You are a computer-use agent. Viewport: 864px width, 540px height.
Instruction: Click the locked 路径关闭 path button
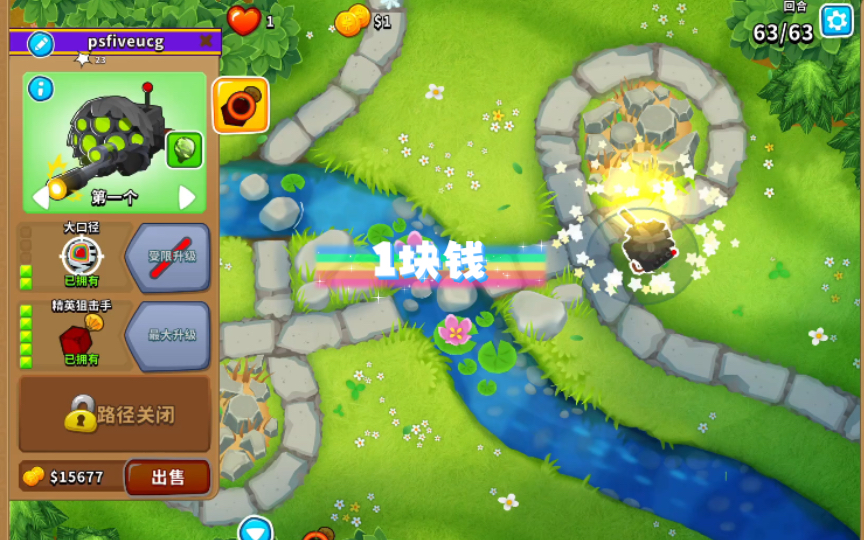pos(114,414)
